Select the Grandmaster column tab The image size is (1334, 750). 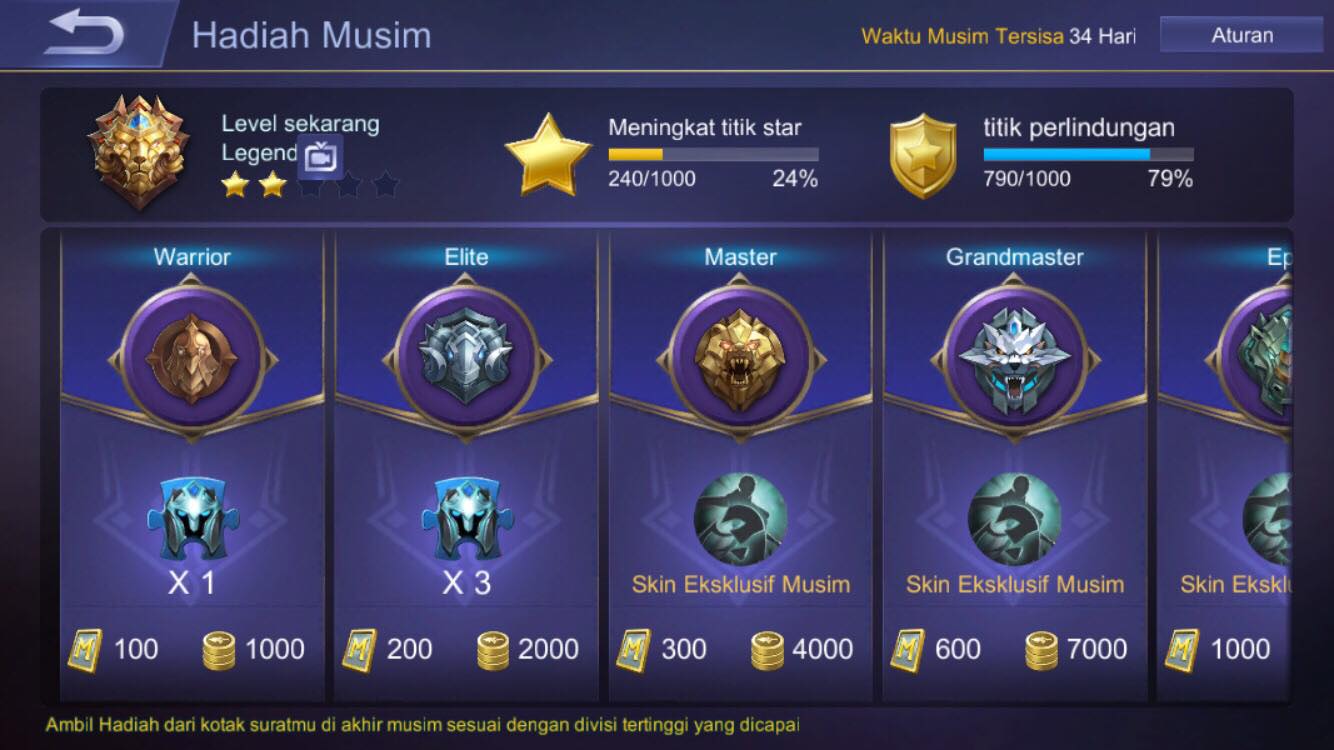tap(1016, 256)
